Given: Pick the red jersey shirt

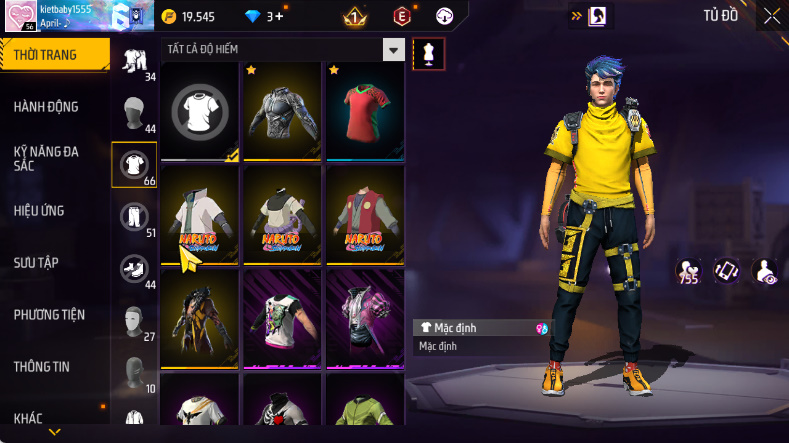Looking at the screenshot, I should click(364, 110).
